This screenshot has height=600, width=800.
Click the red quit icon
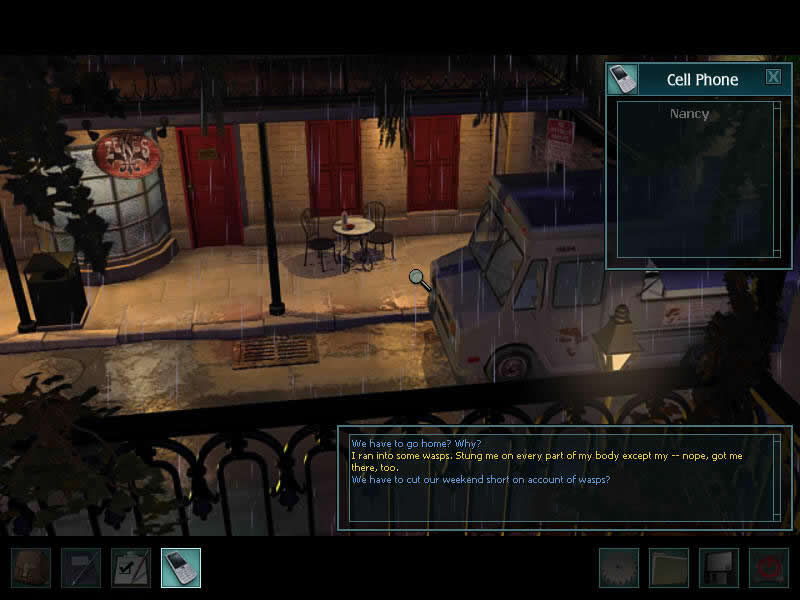click(x=769, y=567)
